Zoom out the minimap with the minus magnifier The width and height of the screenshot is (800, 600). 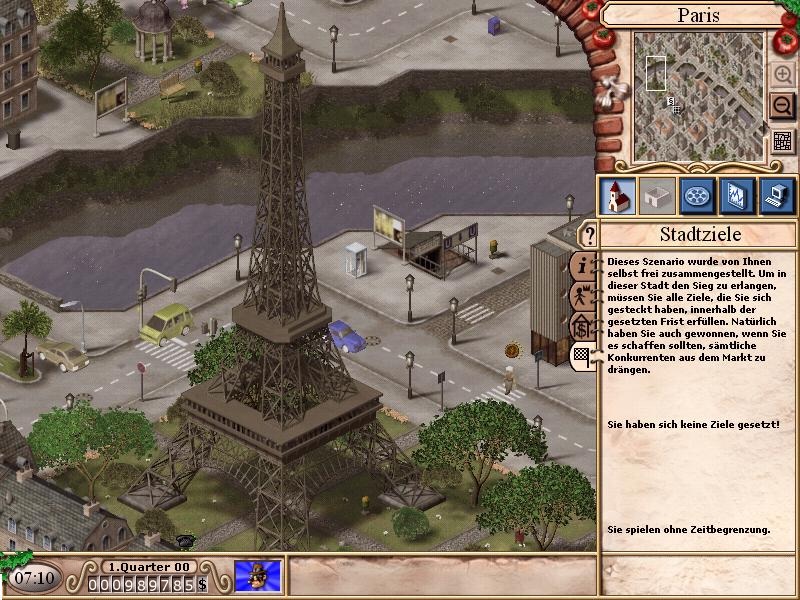782,105
